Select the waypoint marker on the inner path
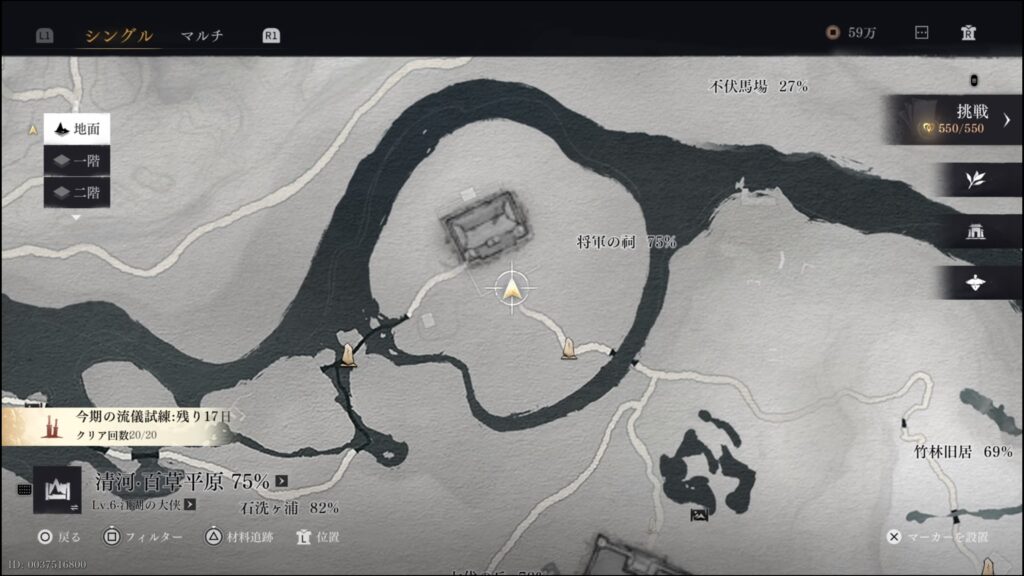 pyautogui.click(x=568, y=349)
